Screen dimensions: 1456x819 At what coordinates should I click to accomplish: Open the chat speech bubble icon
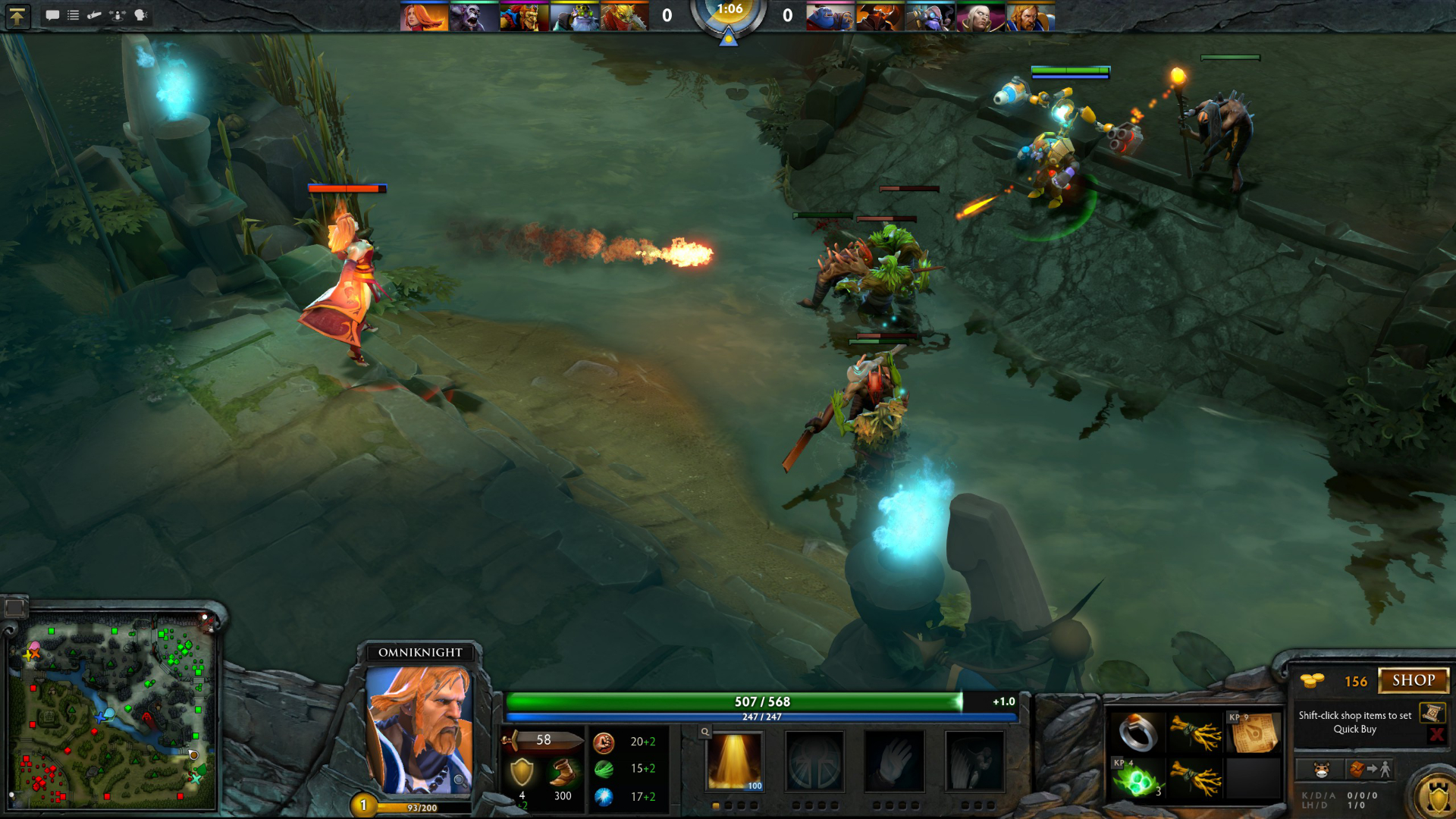pyautogui.click(x=52, y=15)
